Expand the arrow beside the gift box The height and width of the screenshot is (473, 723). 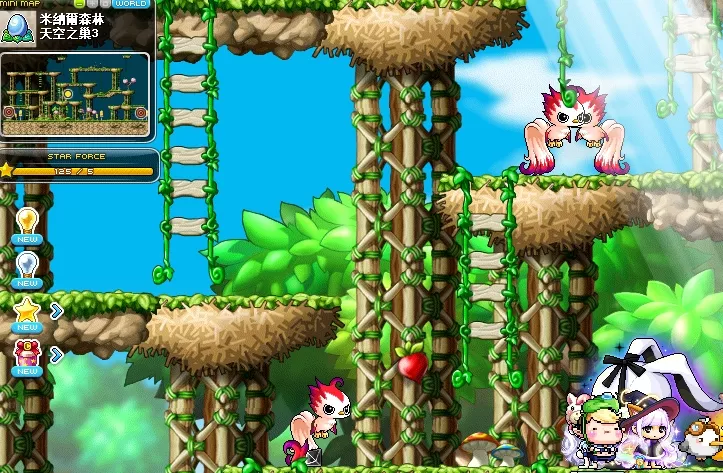click(57, 353)
